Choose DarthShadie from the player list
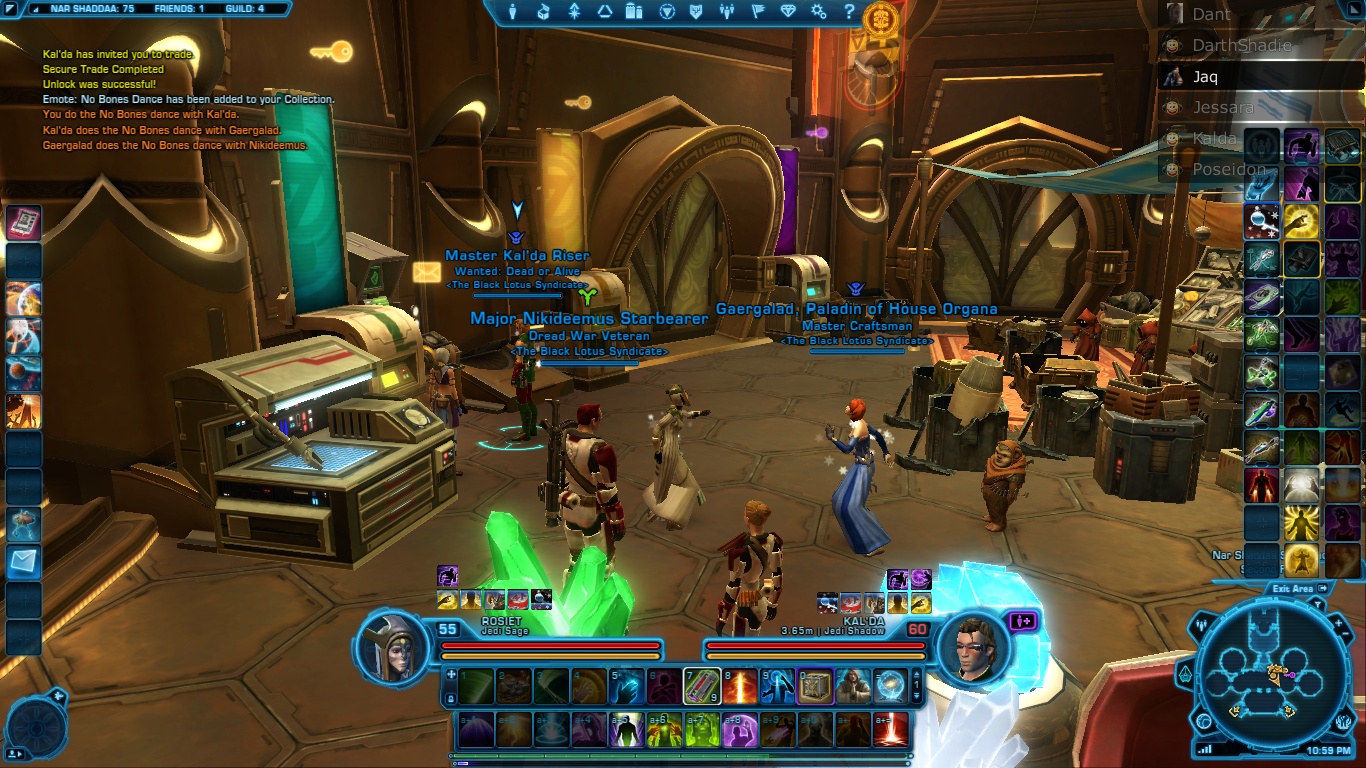 1242,45
